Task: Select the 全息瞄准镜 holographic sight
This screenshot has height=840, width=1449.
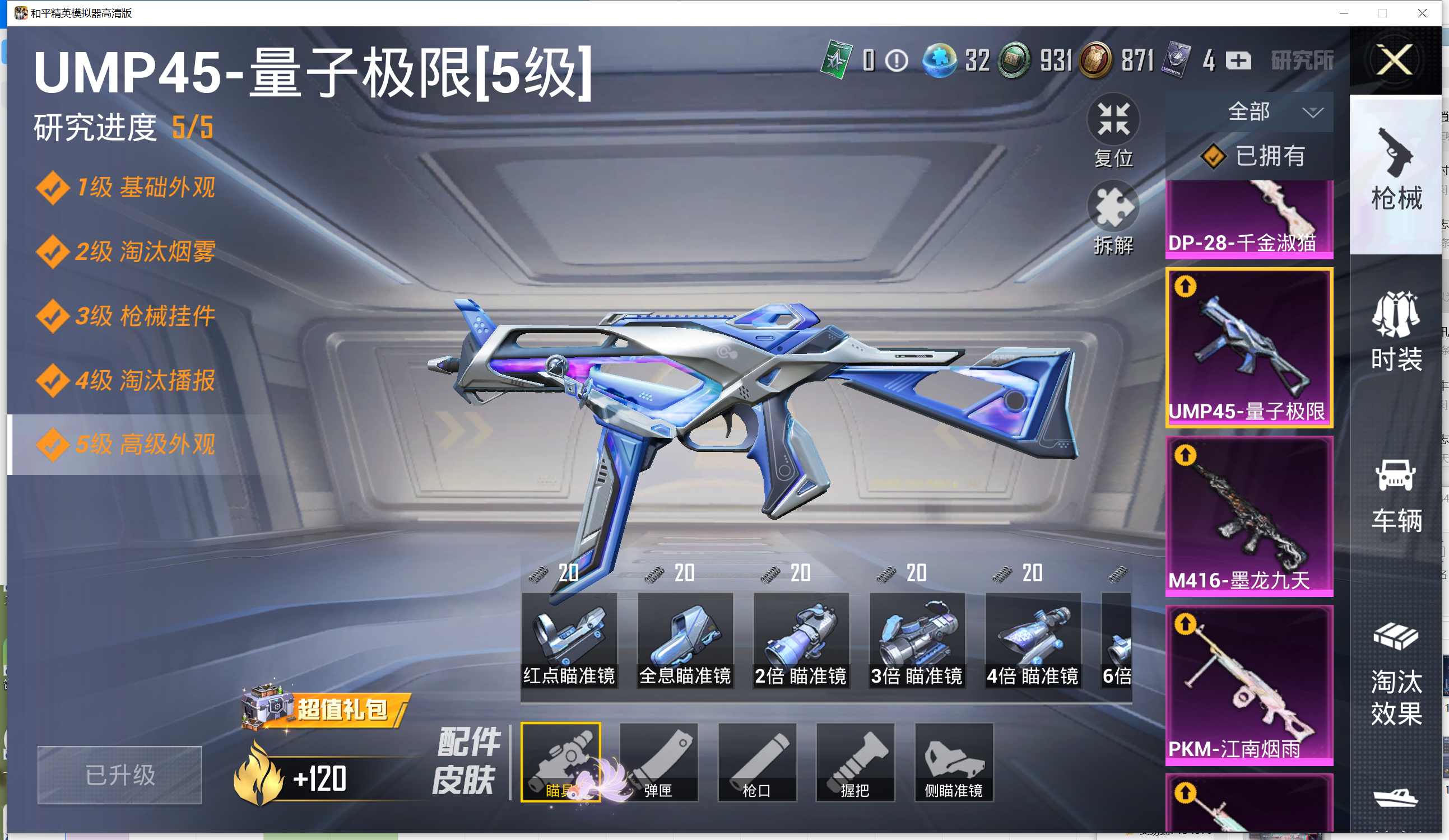Action: [x=685, y=641]
